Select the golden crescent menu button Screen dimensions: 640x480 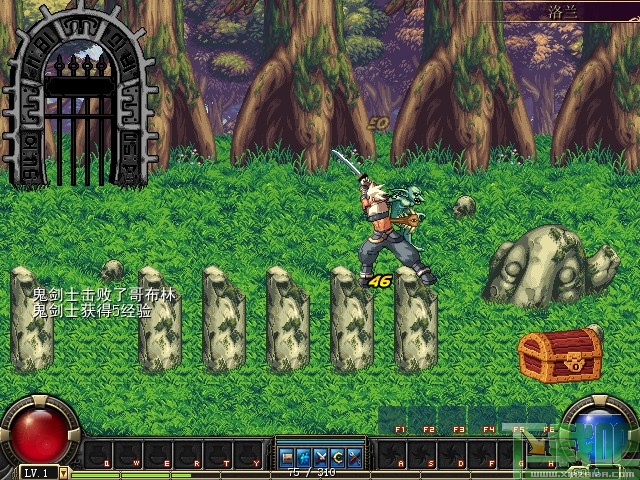(337, 456)
